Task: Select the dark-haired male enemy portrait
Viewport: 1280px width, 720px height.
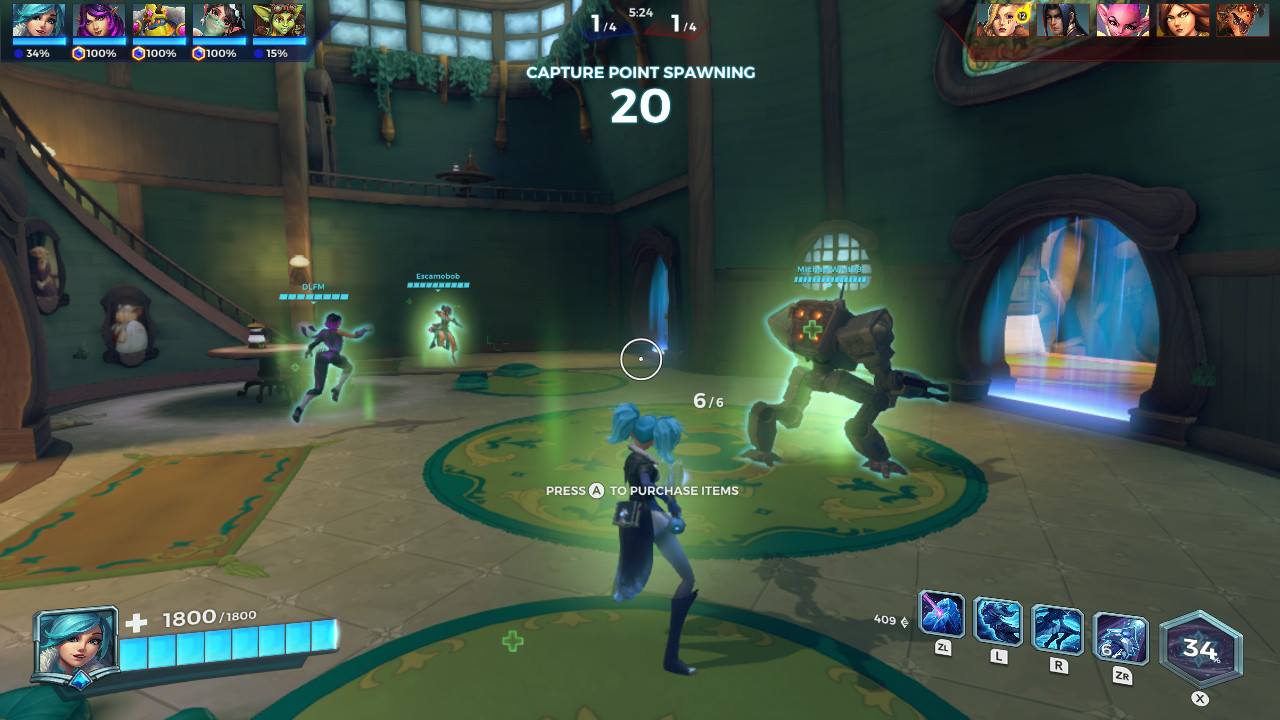Action: [x=1062, y=20]
